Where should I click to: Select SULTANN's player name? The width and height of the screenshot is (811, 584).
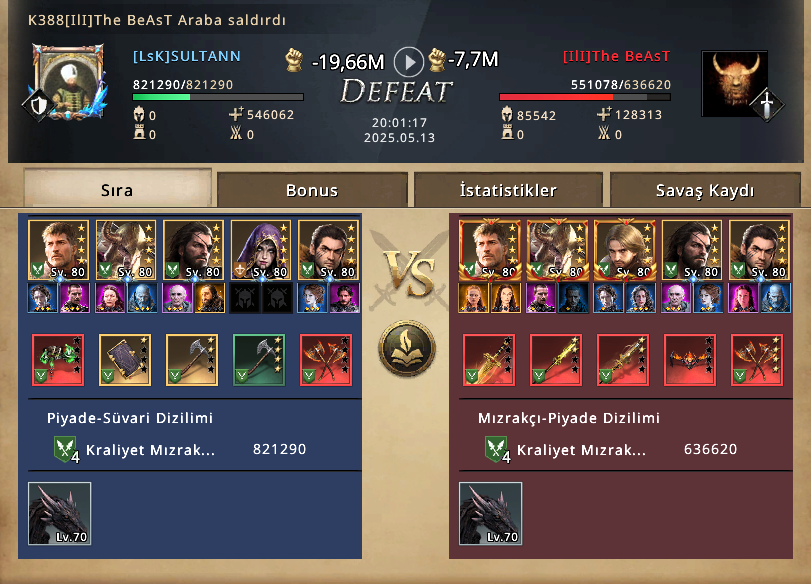point(187,57)
